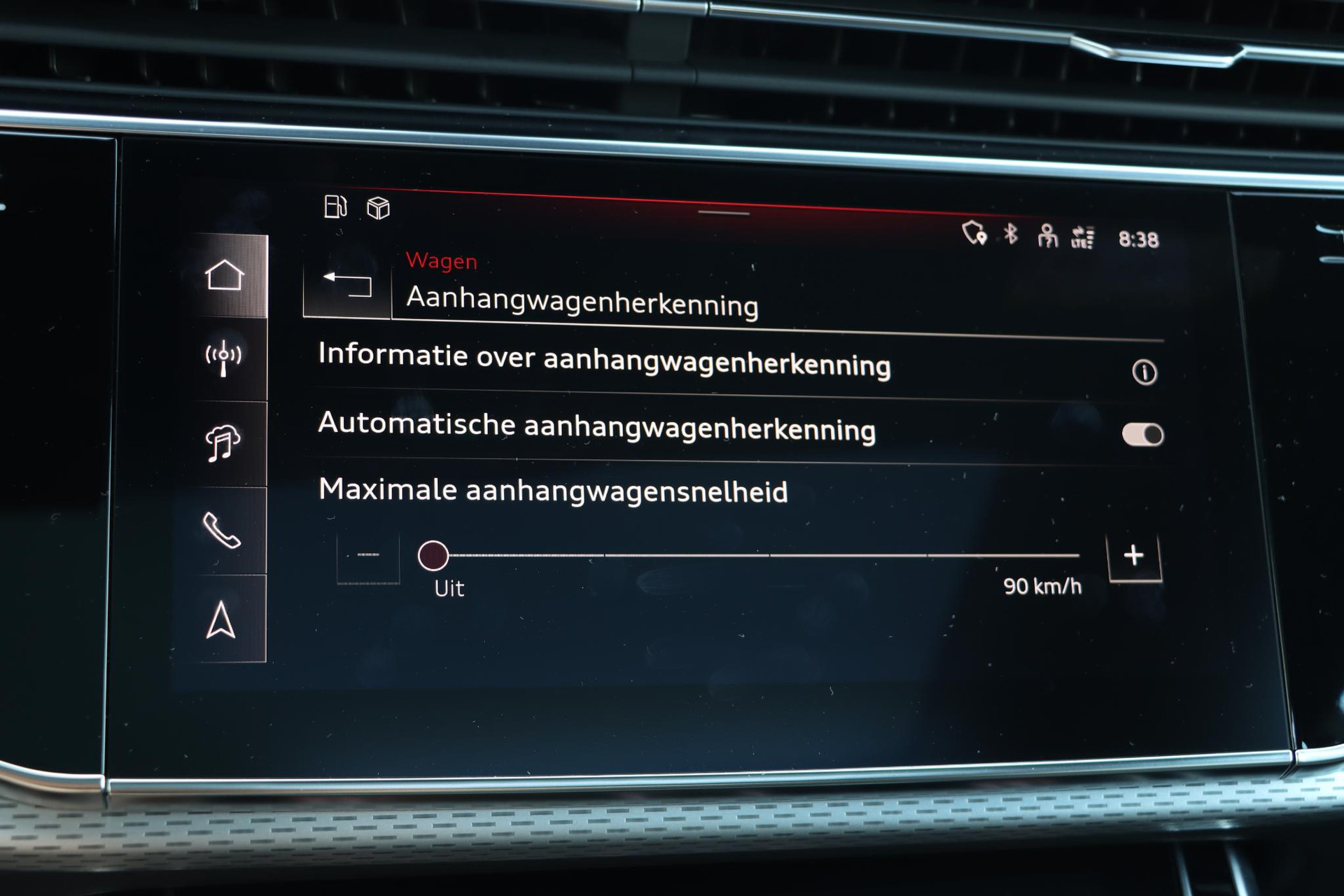Tap the cube icon in top bar

[378, 208]
